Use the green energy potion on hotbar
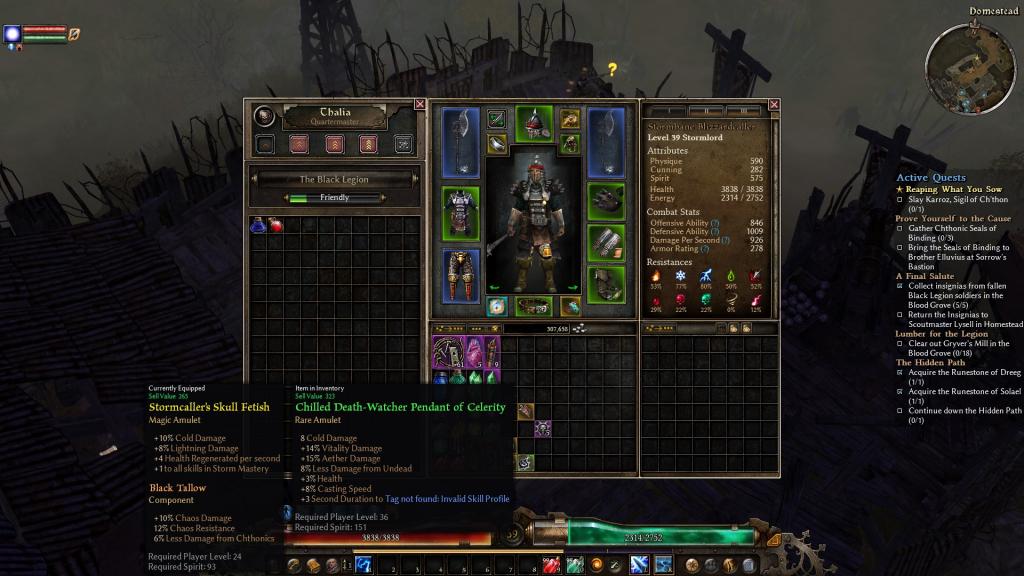Viewport: 1024px width, 576px height. pos(575,566)
